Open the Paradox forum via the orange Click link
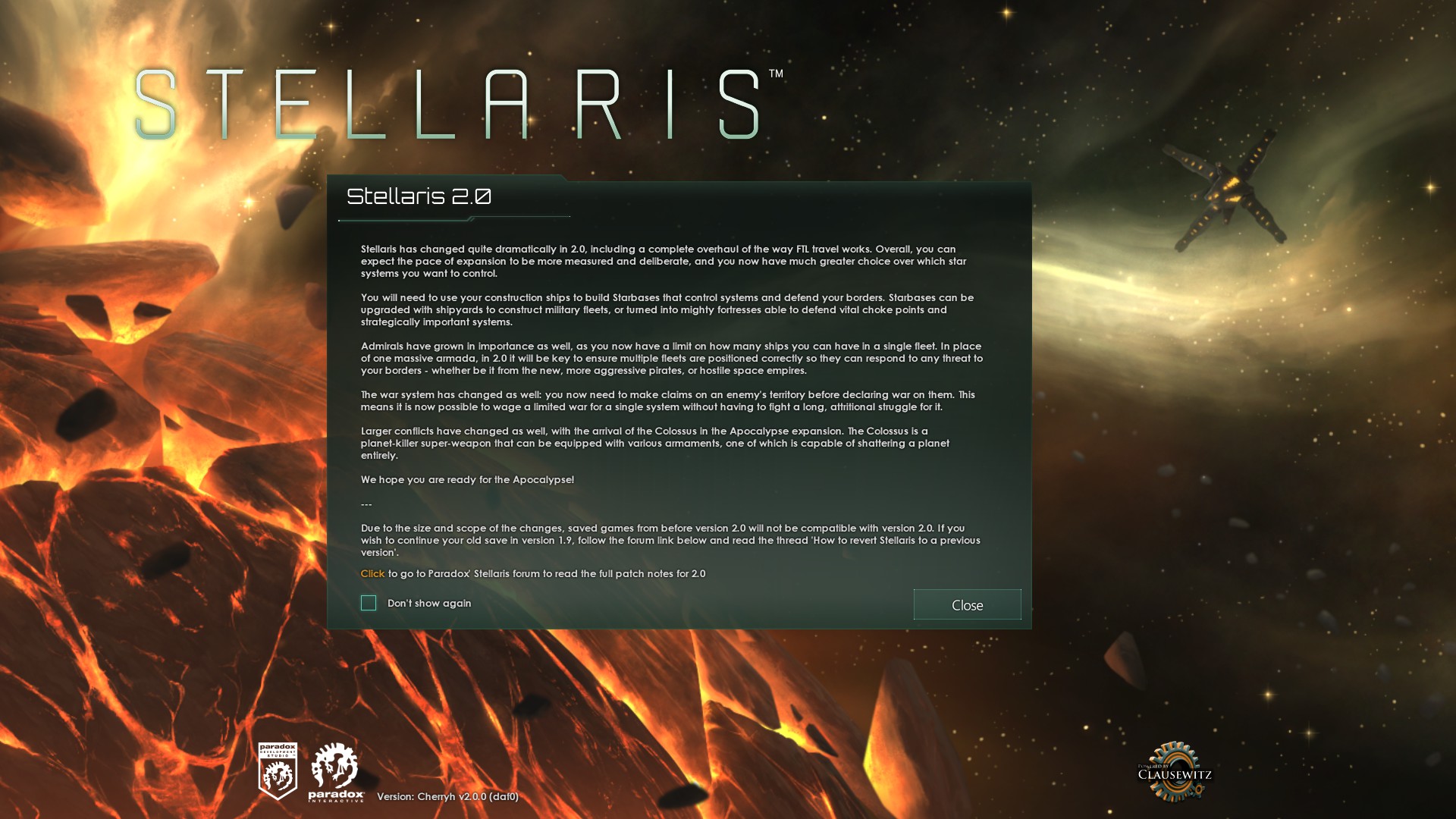 (x=371, y=574)
